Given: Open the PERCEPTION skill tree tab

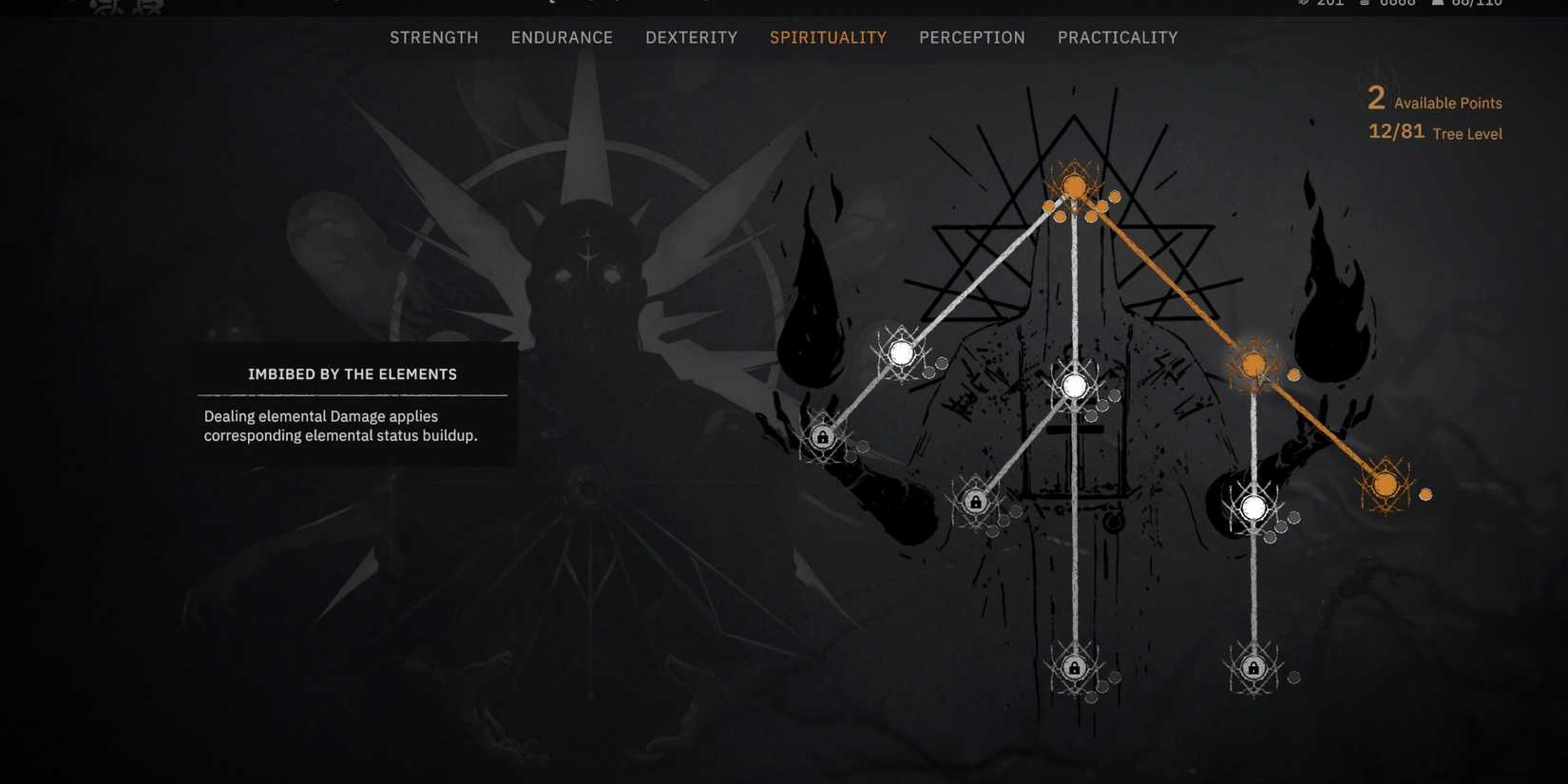Looking at the screenshot, I should click(x=971, y=37).
